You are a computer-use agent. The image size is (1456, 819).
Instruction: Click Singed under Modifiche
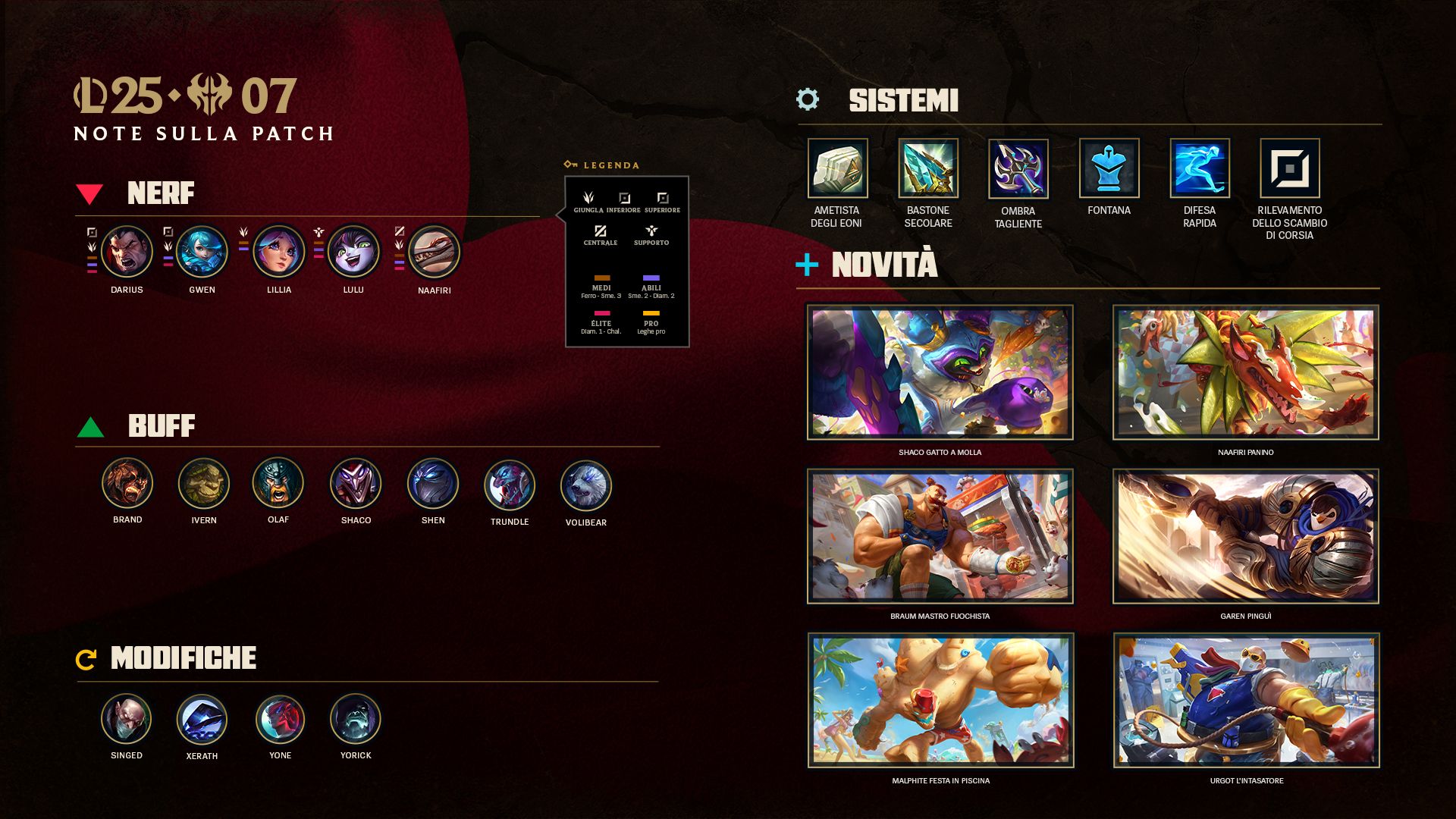[x=126, y=719]
